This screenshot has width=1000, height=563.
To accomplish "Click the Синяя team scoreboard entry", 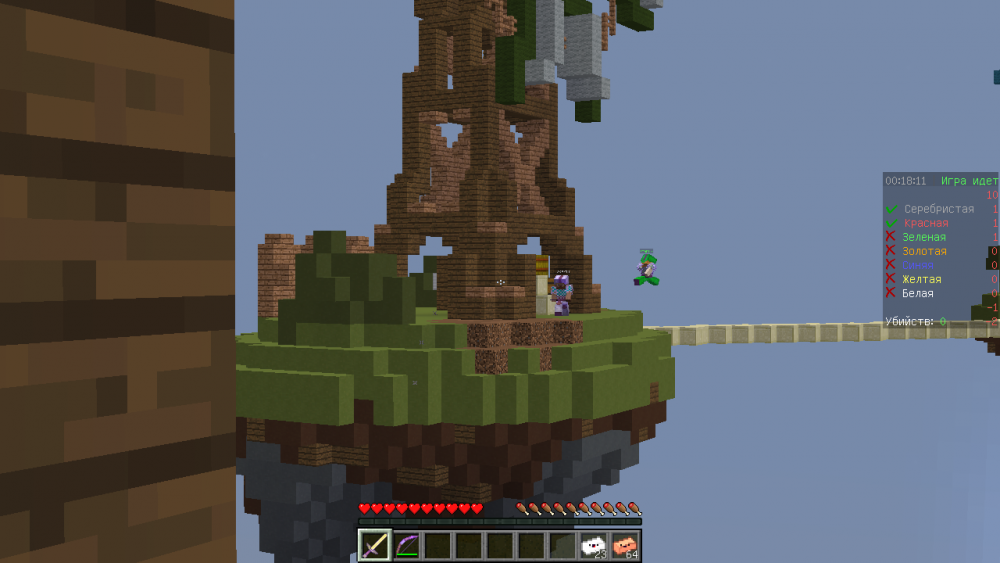I will point(920,265).
